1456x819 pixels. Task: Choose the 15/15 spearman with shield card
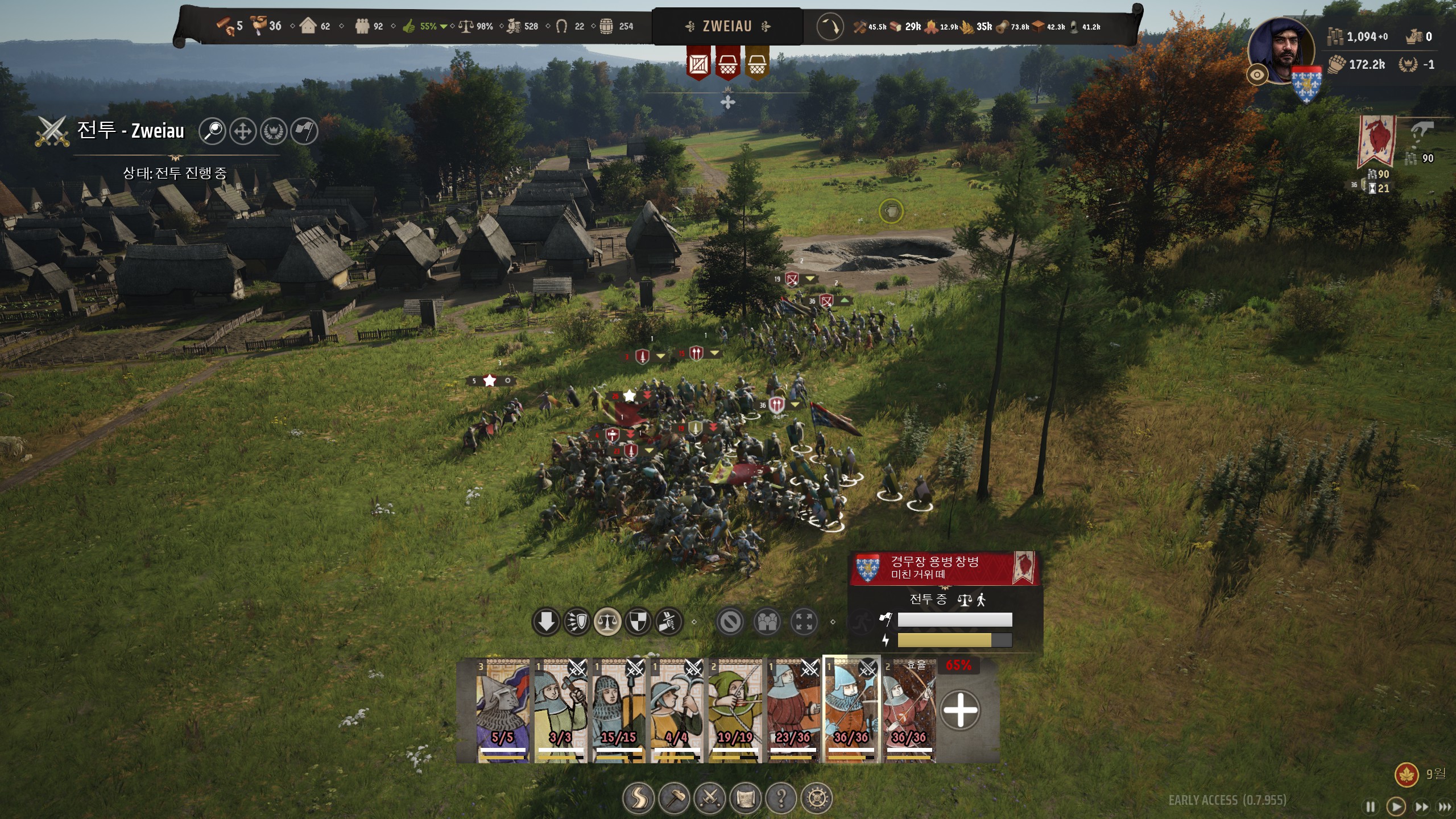point(619,711)
